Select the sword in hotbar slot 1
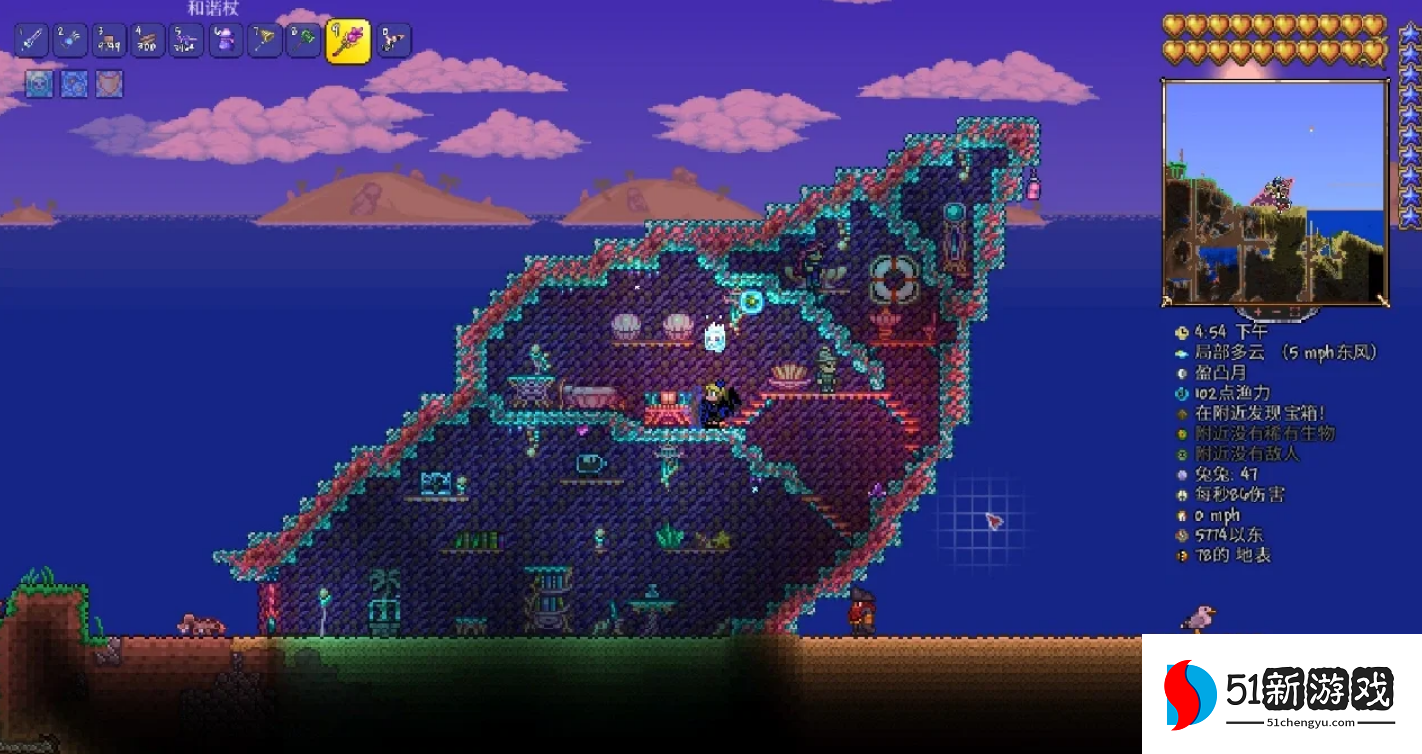Viewport: 1422px width, 754px height. 31,40
